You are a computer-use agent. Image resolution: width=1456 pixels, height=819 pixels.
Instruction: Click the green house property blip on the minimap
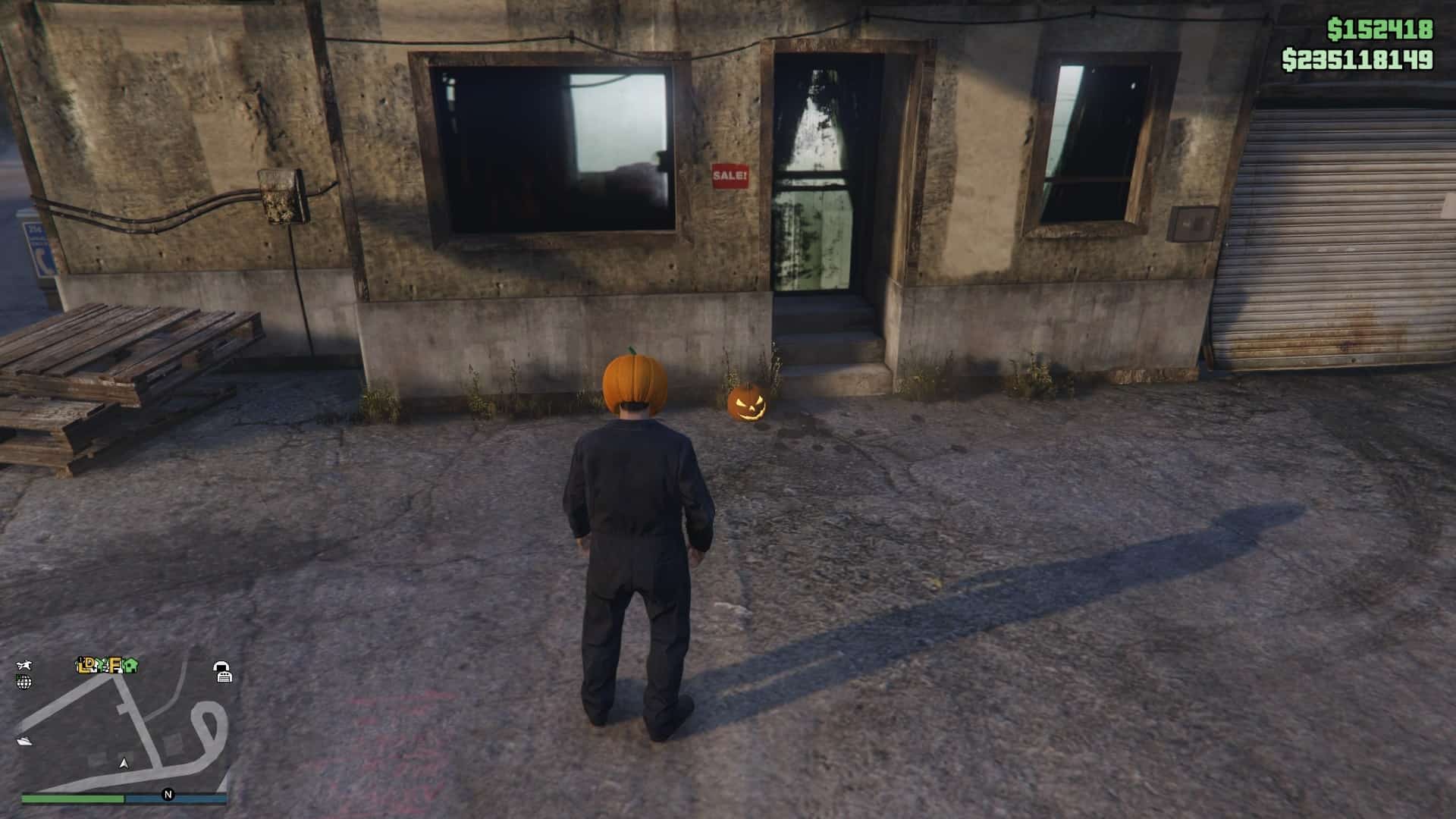point(101,667)
